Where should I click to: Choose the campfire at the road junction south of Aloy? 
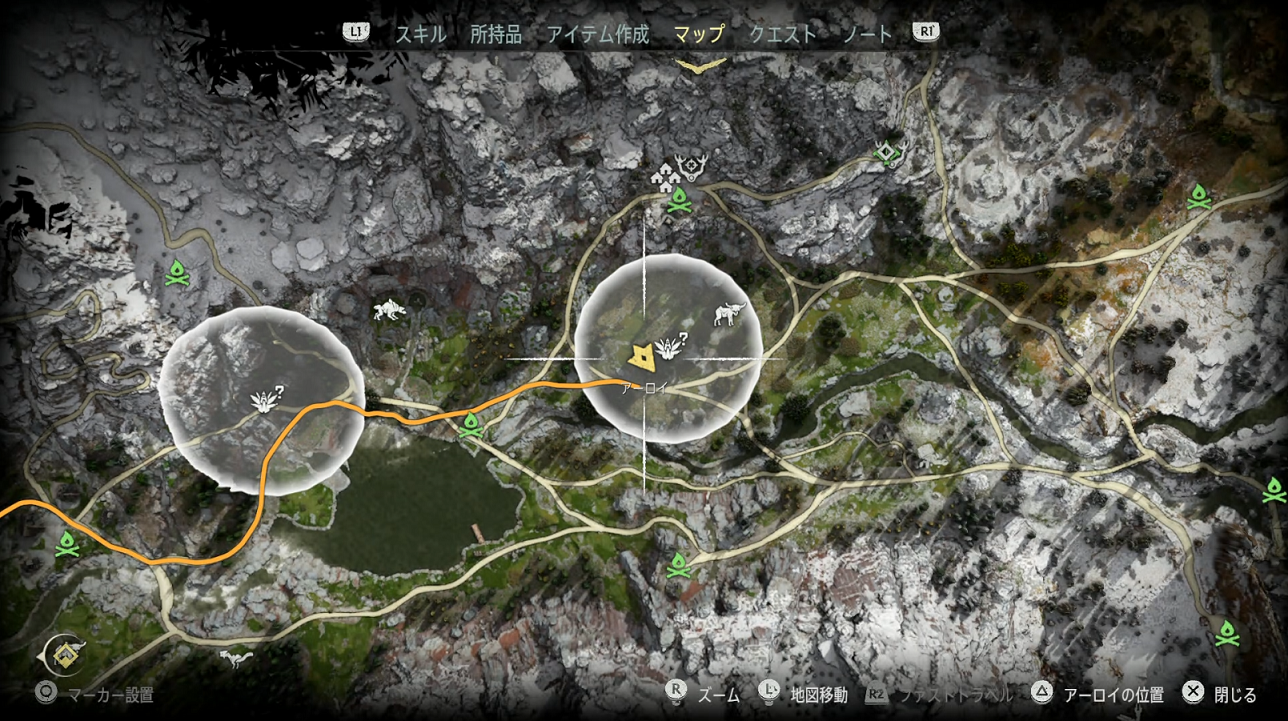click(679, 566)
